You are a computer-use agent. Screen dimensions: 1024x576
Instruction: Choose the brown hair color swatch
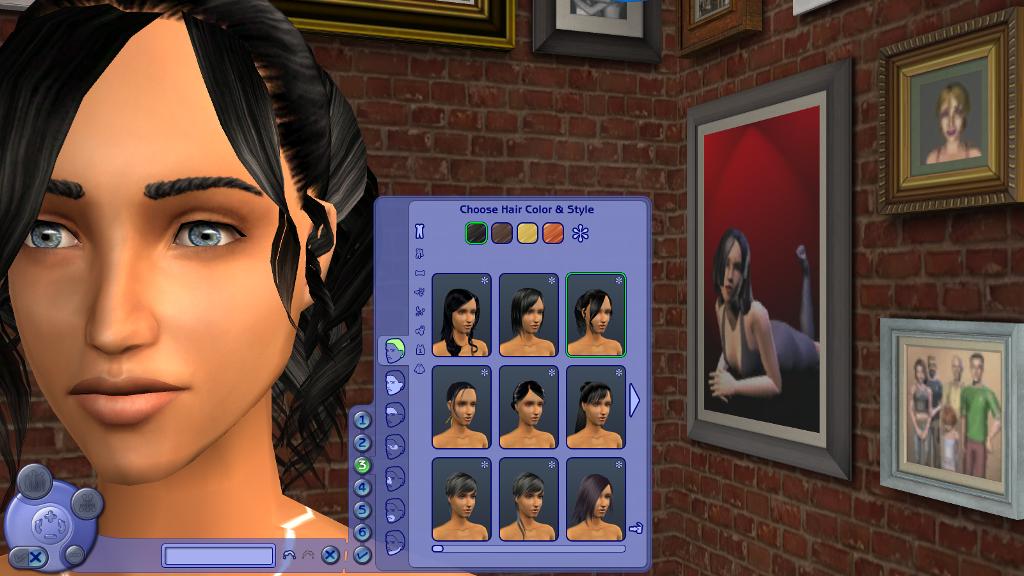[x=502, y=233]
